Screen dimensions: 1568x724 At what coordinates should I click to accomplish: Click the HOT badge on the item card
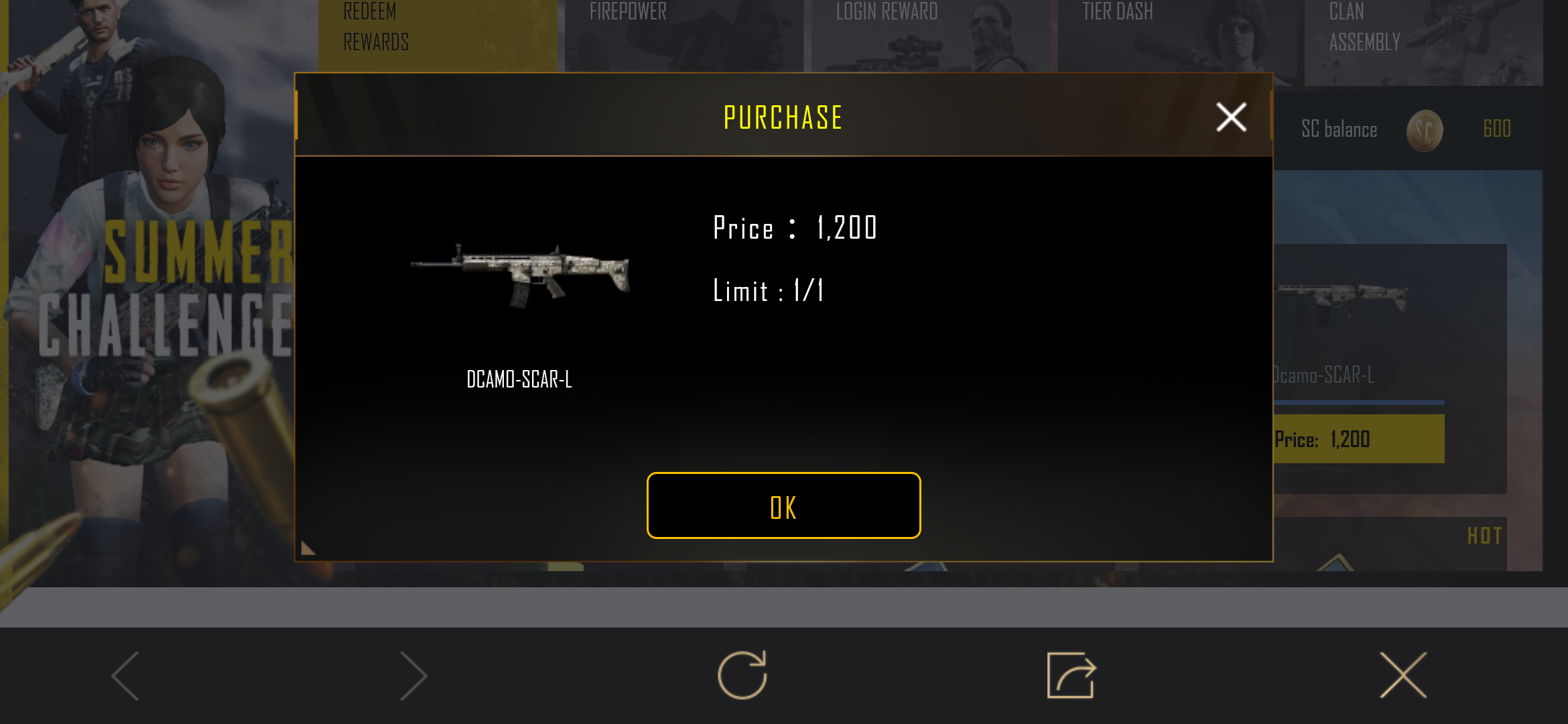[x=1485, y=536]
